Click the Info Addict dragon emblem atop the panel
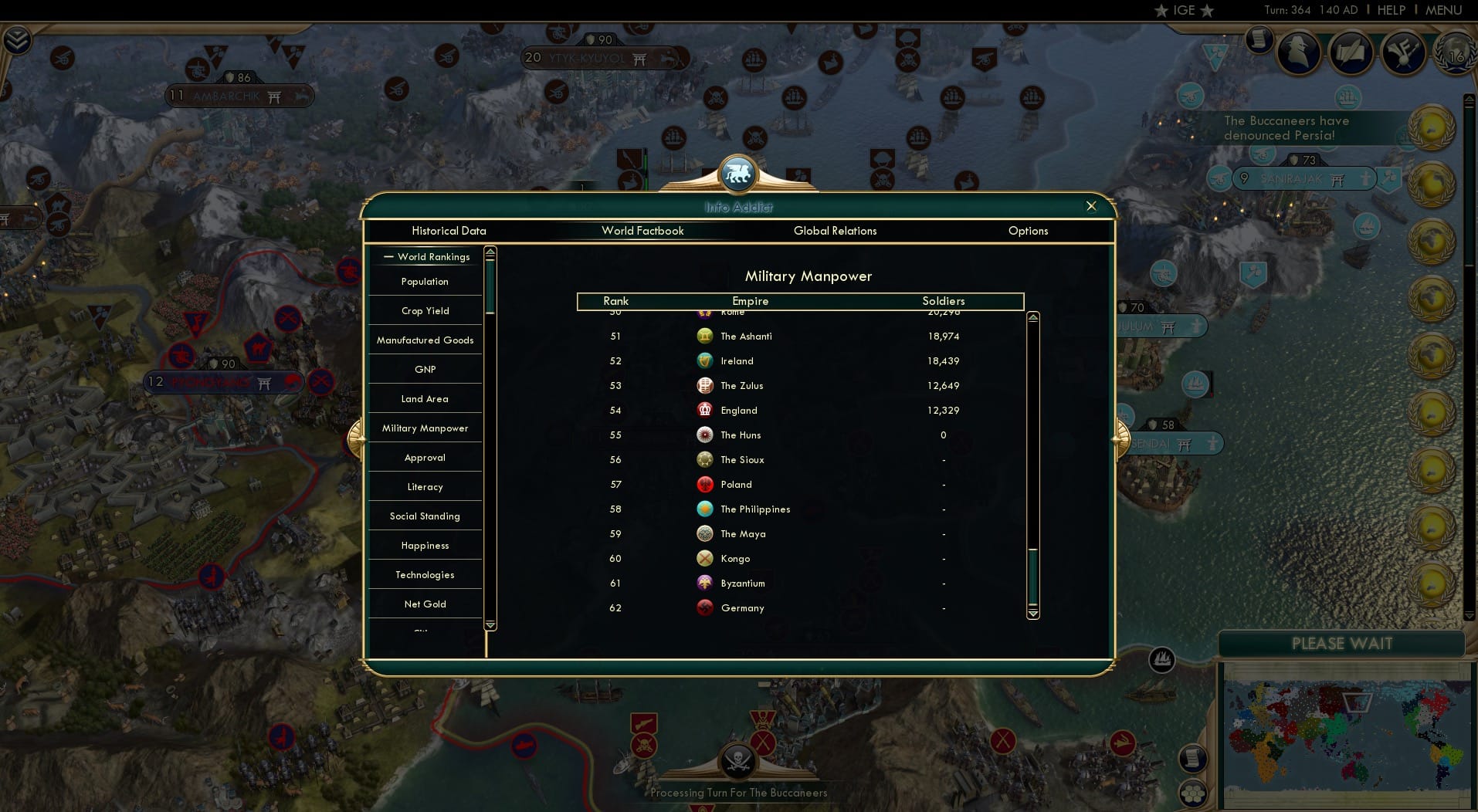Screen dimensions: 1478x812 pos(739,174)
